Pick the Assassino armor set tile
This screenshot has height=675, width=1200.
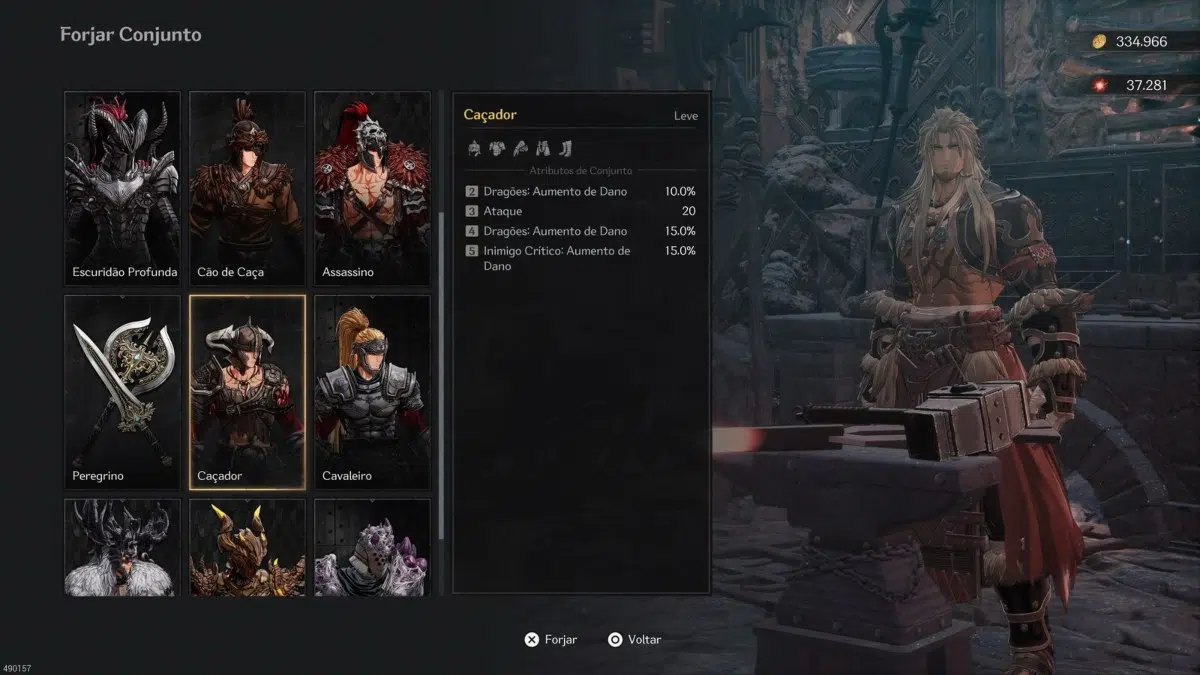372,188
